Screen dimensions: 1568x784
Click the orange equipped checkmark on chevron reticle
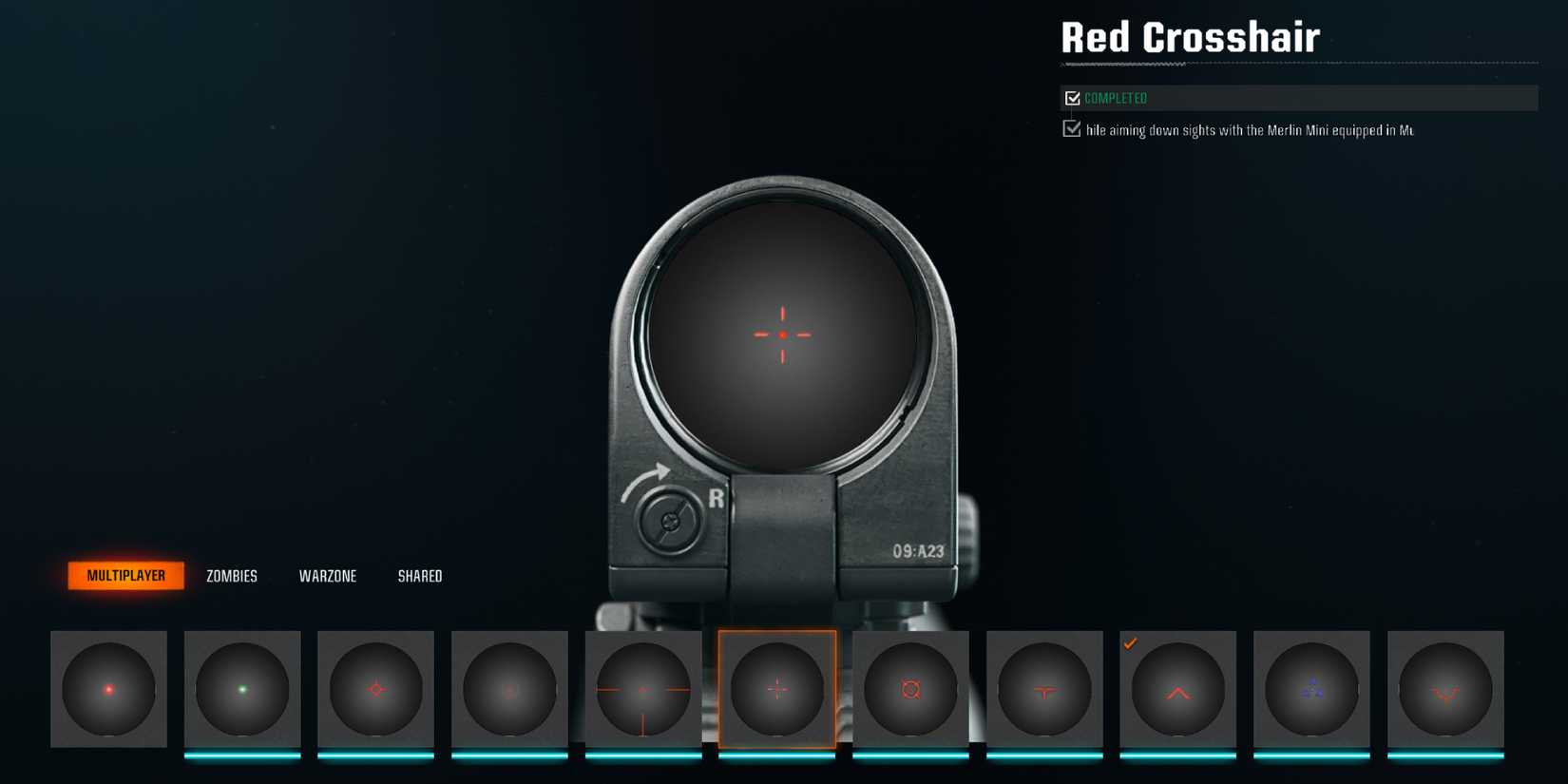[x=1131, y=644]
